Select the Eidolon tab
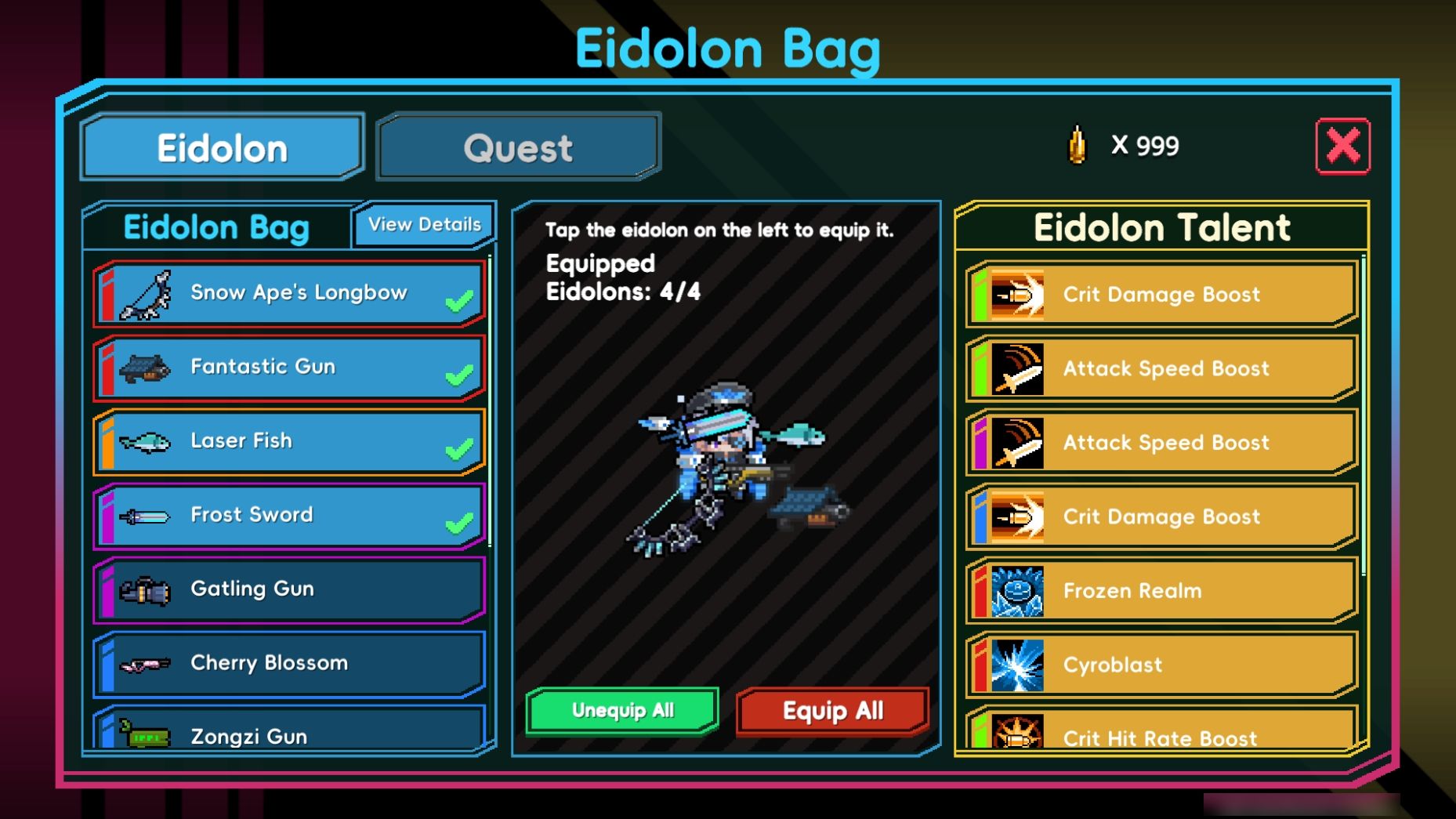Image resolution: width=1456 pixels, height=819 pixels. click(x=223, y=147)
